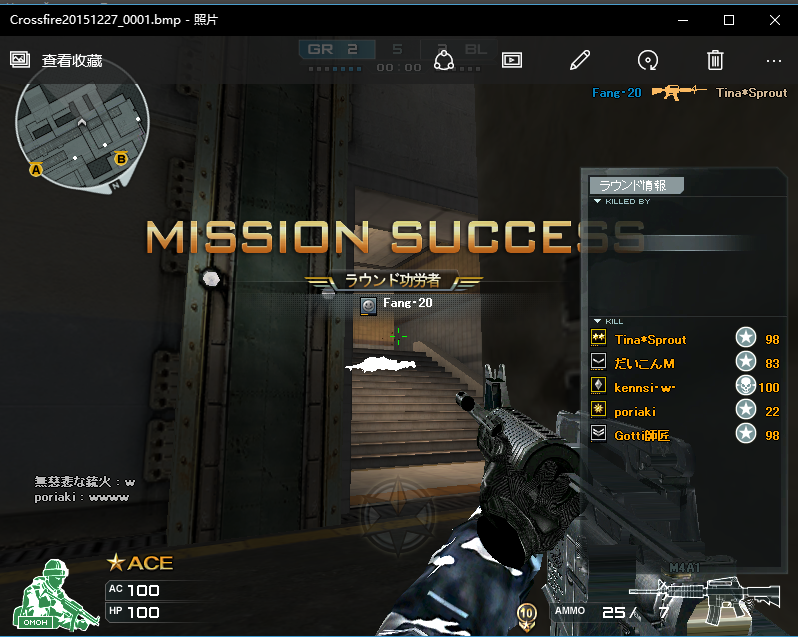Click the Fang-20 round MVP name
Viewport: 798px width, 637px height.
pos(407,303)
